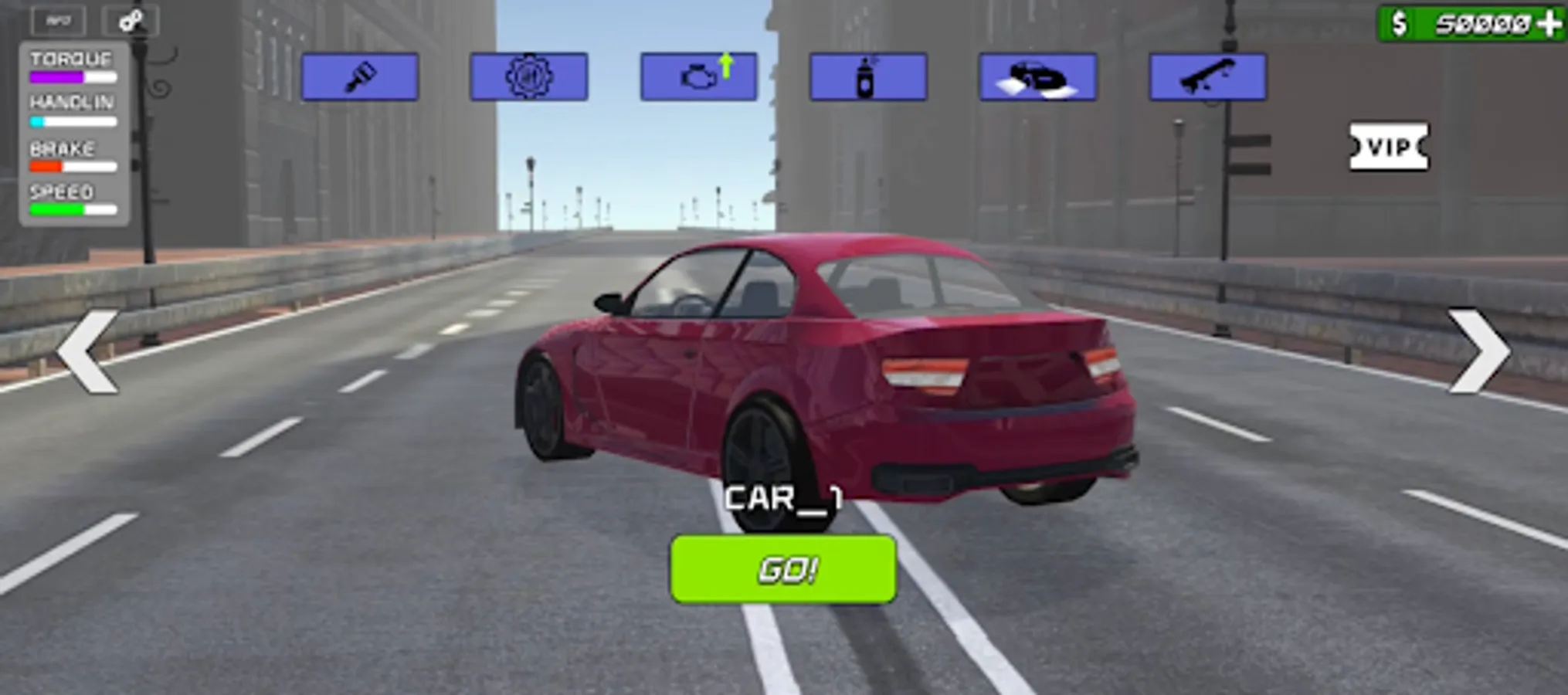
Task: Click the car key purchase icon
Action: tap(1205, 76)
